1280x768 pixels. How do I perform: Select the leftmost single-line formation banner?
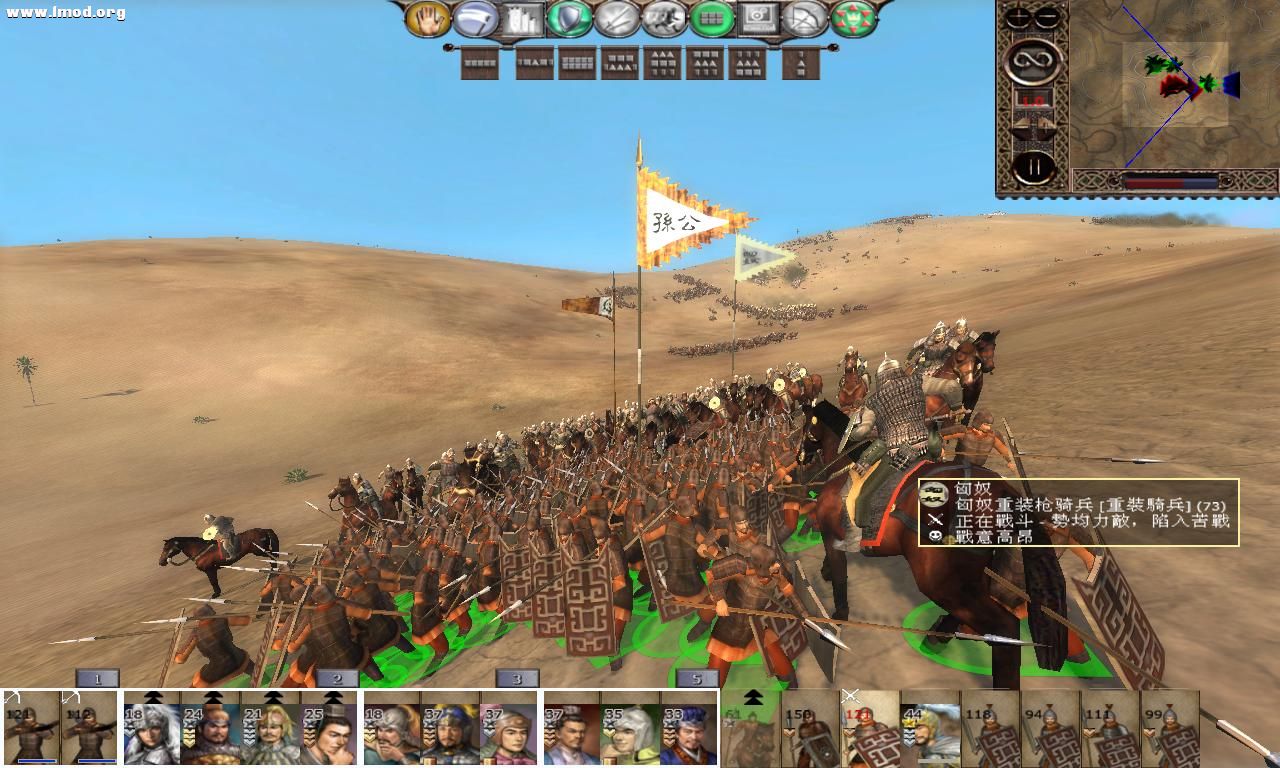point(478,62)
